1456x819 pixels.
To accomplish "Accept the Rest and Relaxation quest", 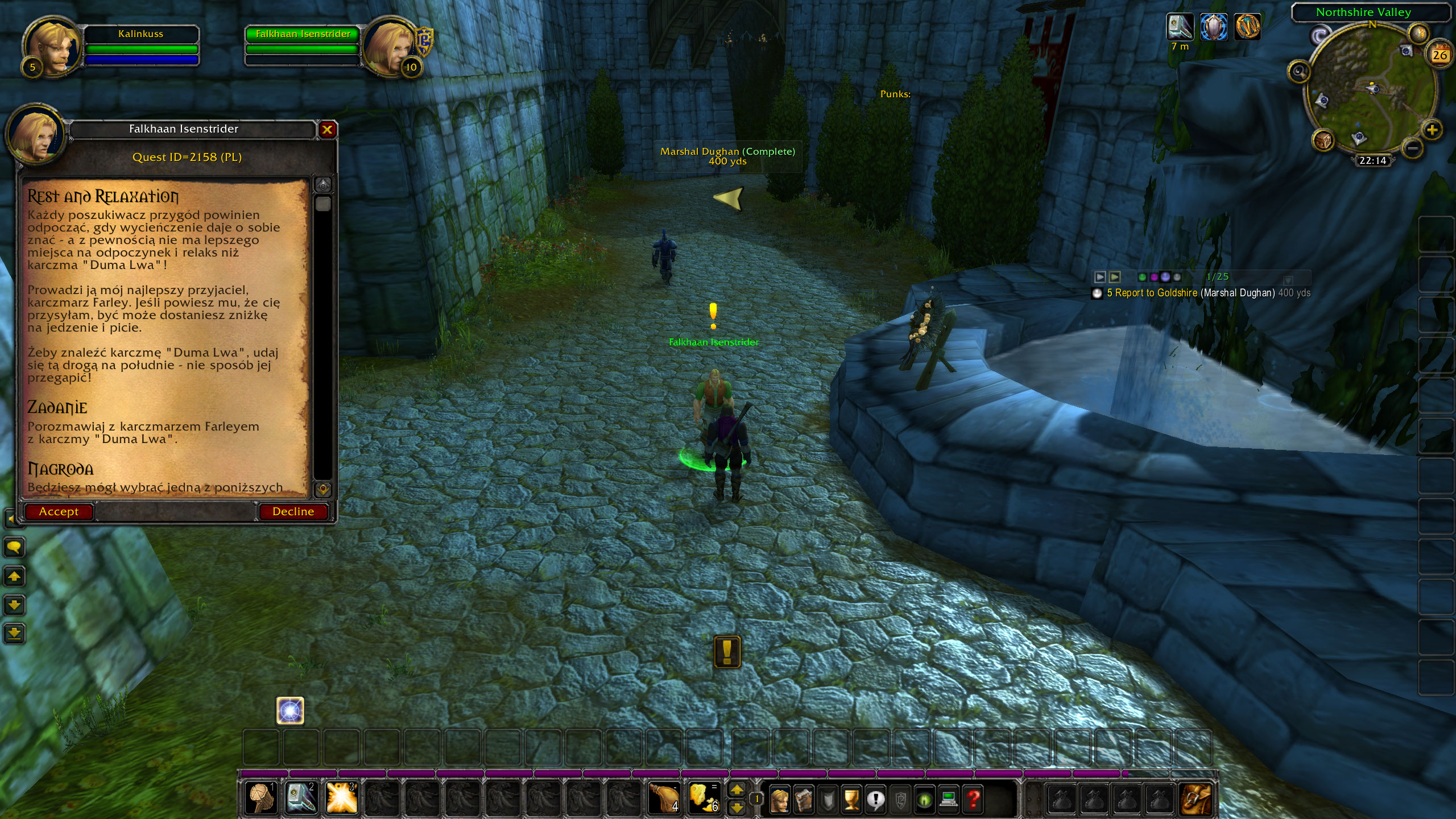I will pos(58,511).
